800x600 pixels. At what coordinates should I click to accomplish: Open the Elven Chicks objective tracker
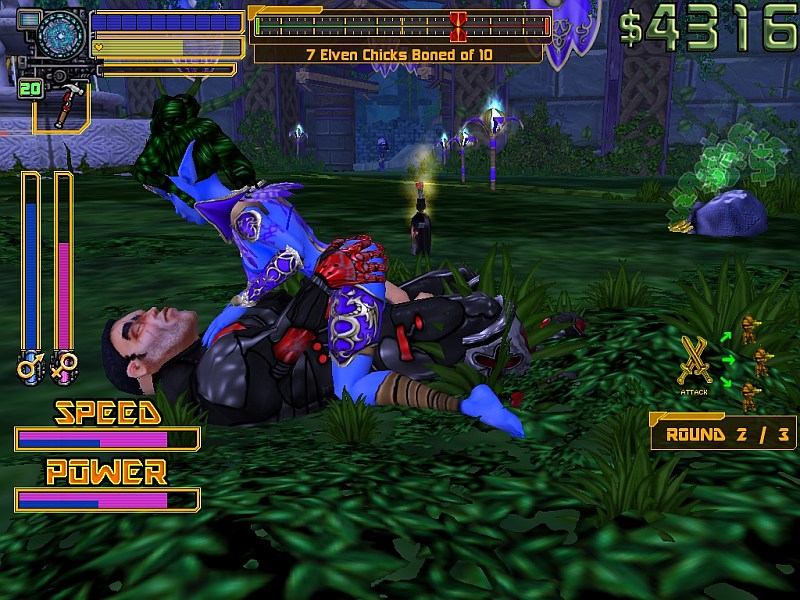[398, 54]
